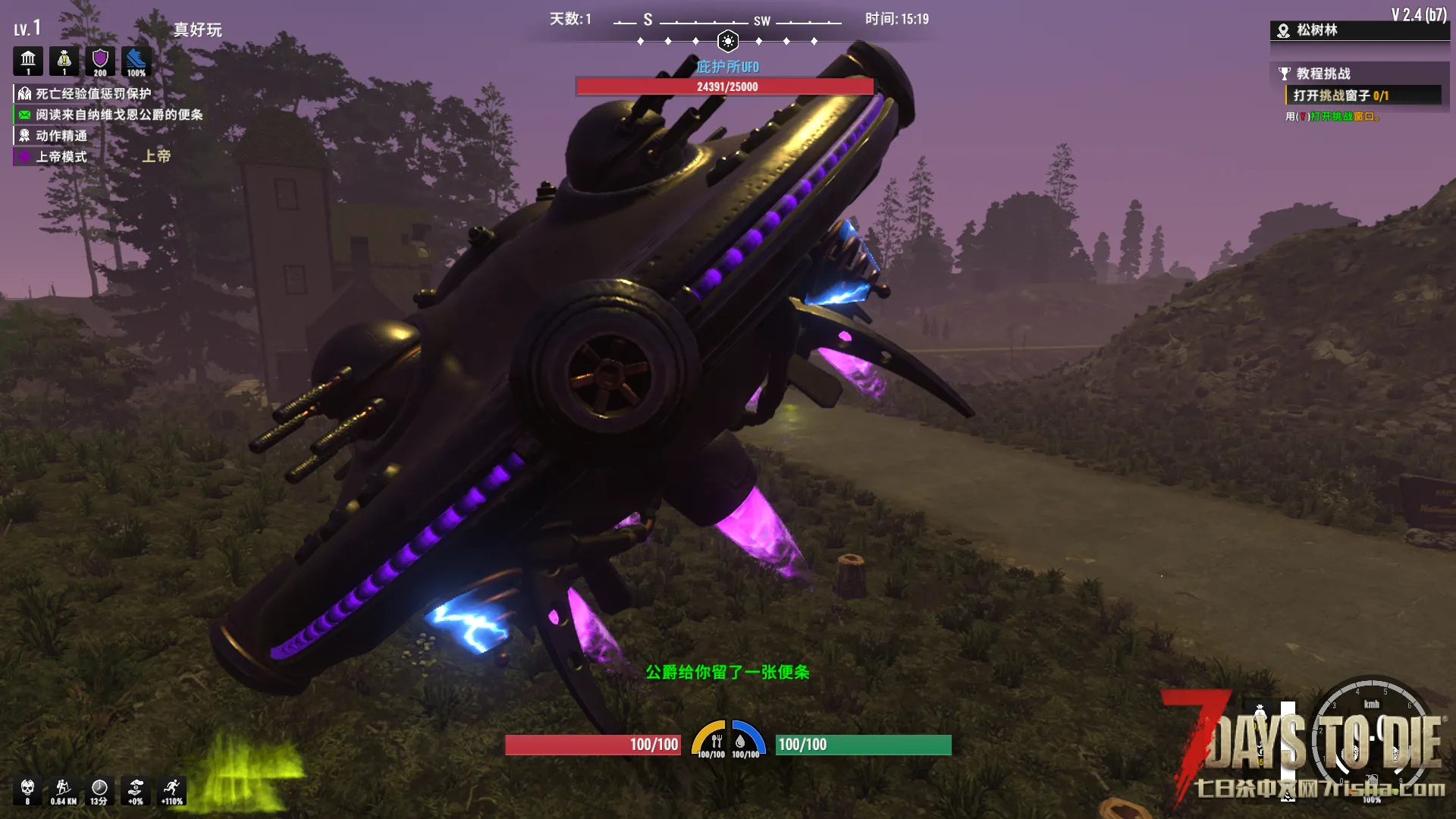Image resolution: width=1456 pixels, height=819 pixels.
Task: Click the 上帝模式 god mode entry
Action: pyautogui.click(x=61, y=157)
